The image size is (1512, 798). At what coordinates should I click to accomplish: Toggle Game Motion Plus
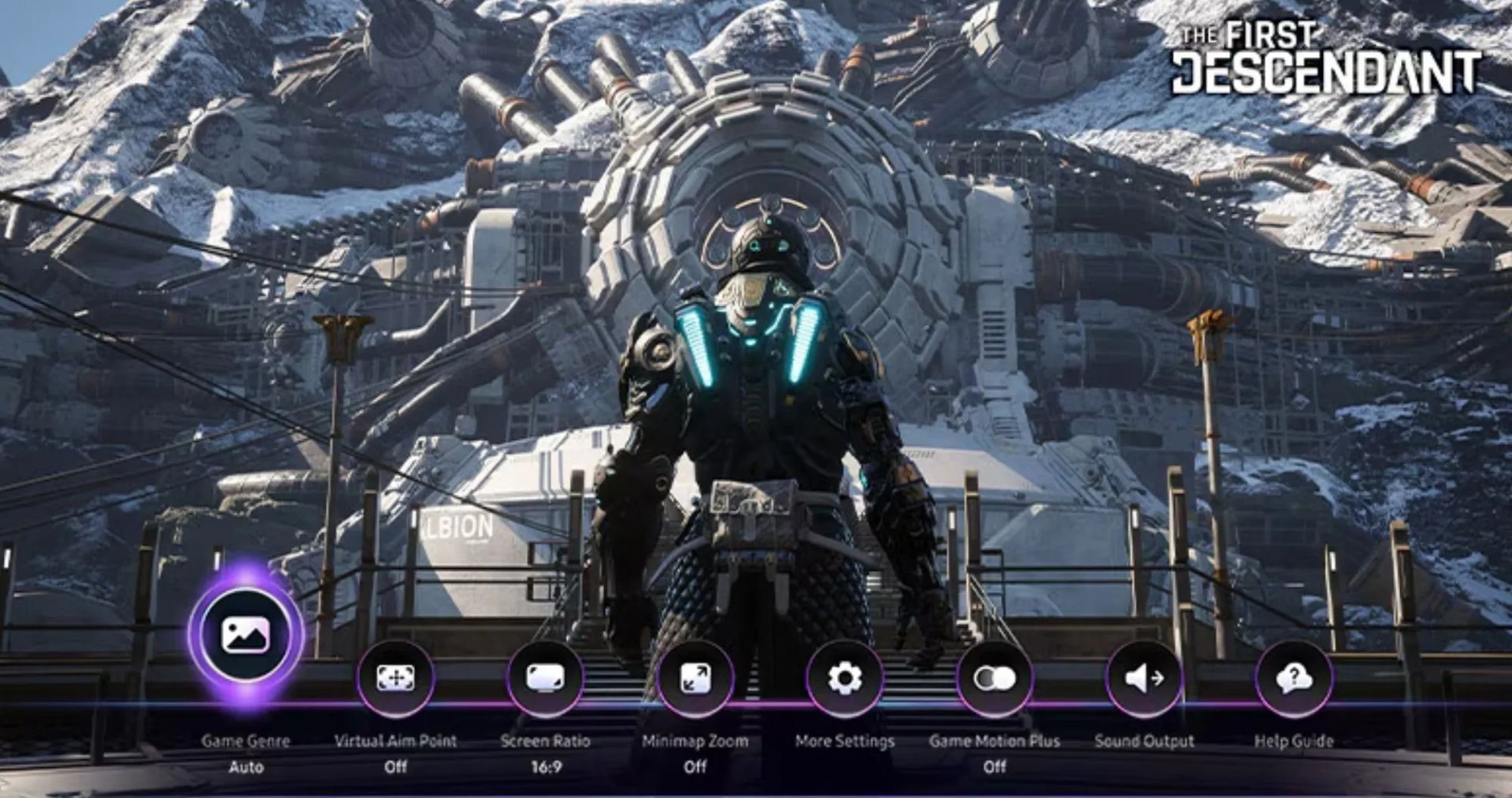click(x=994, y=678)
